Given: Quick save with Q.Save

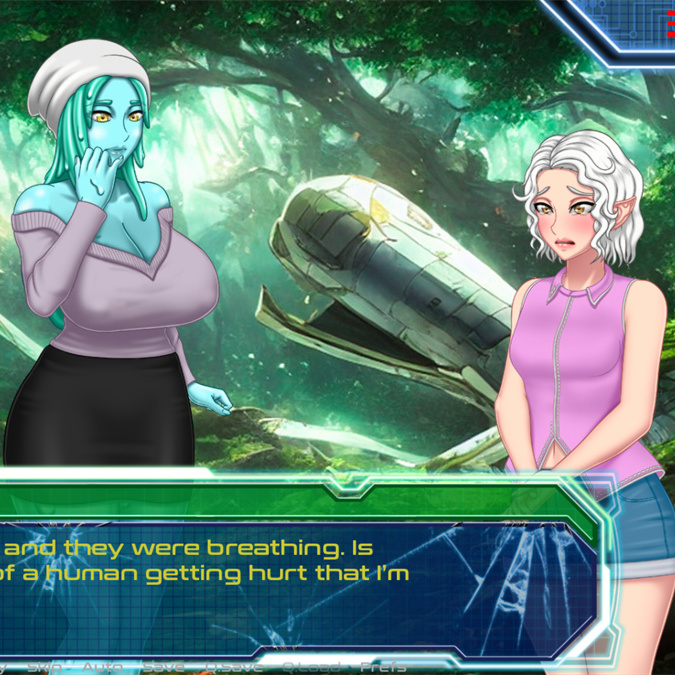Looking at the screenshot, I should tap(233, 666).
